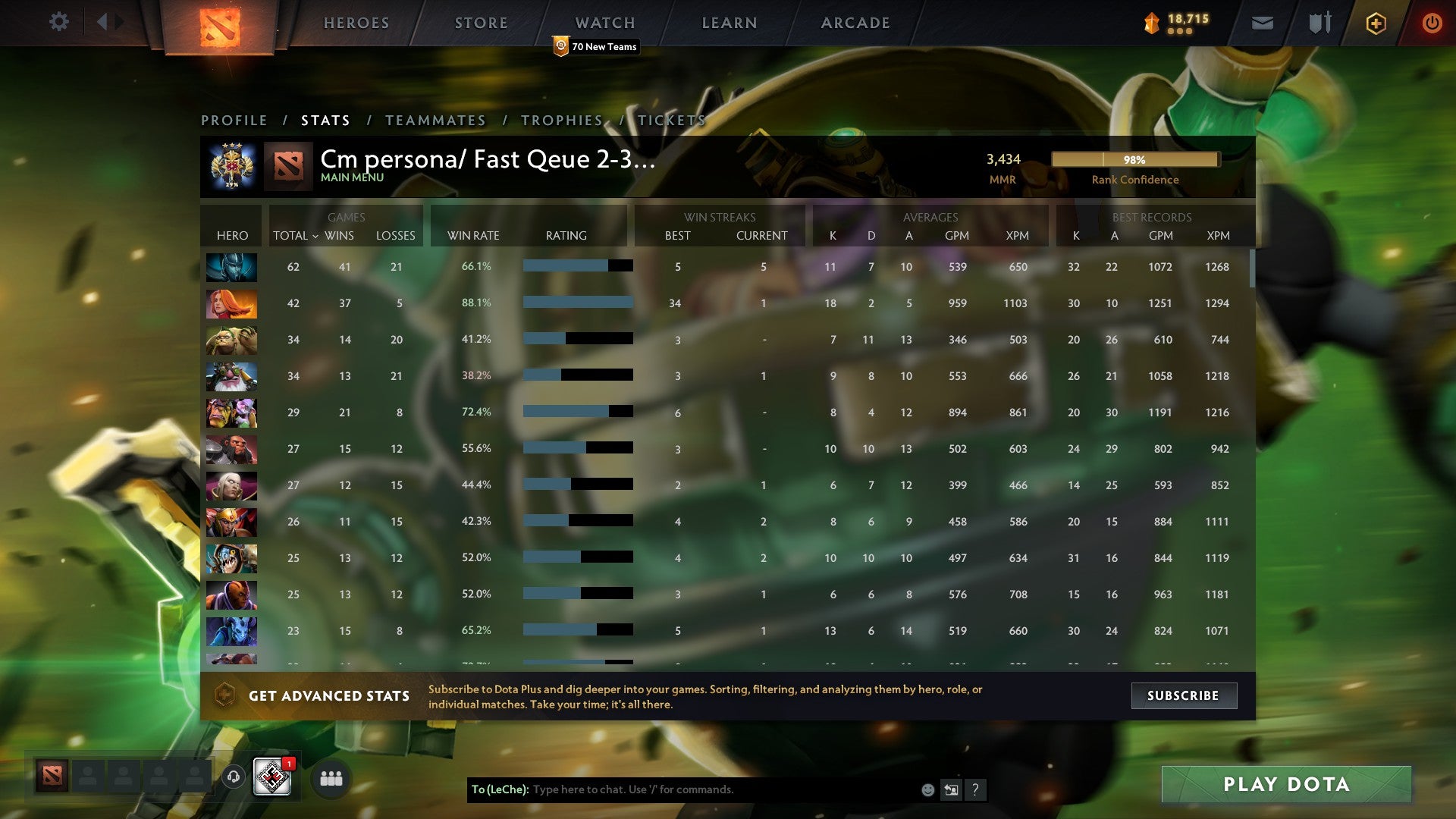Click the Dota Plus hexagon icon
1456x819 pixels.
(x=1376, y=23)
